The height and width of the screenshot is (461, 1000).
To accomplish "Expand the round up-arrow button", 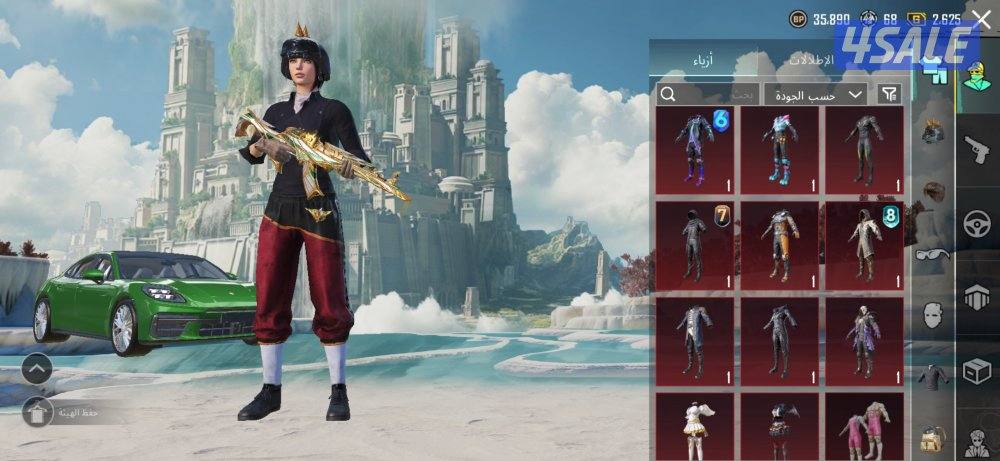I will pyautogui.click(x=36, y=369).
